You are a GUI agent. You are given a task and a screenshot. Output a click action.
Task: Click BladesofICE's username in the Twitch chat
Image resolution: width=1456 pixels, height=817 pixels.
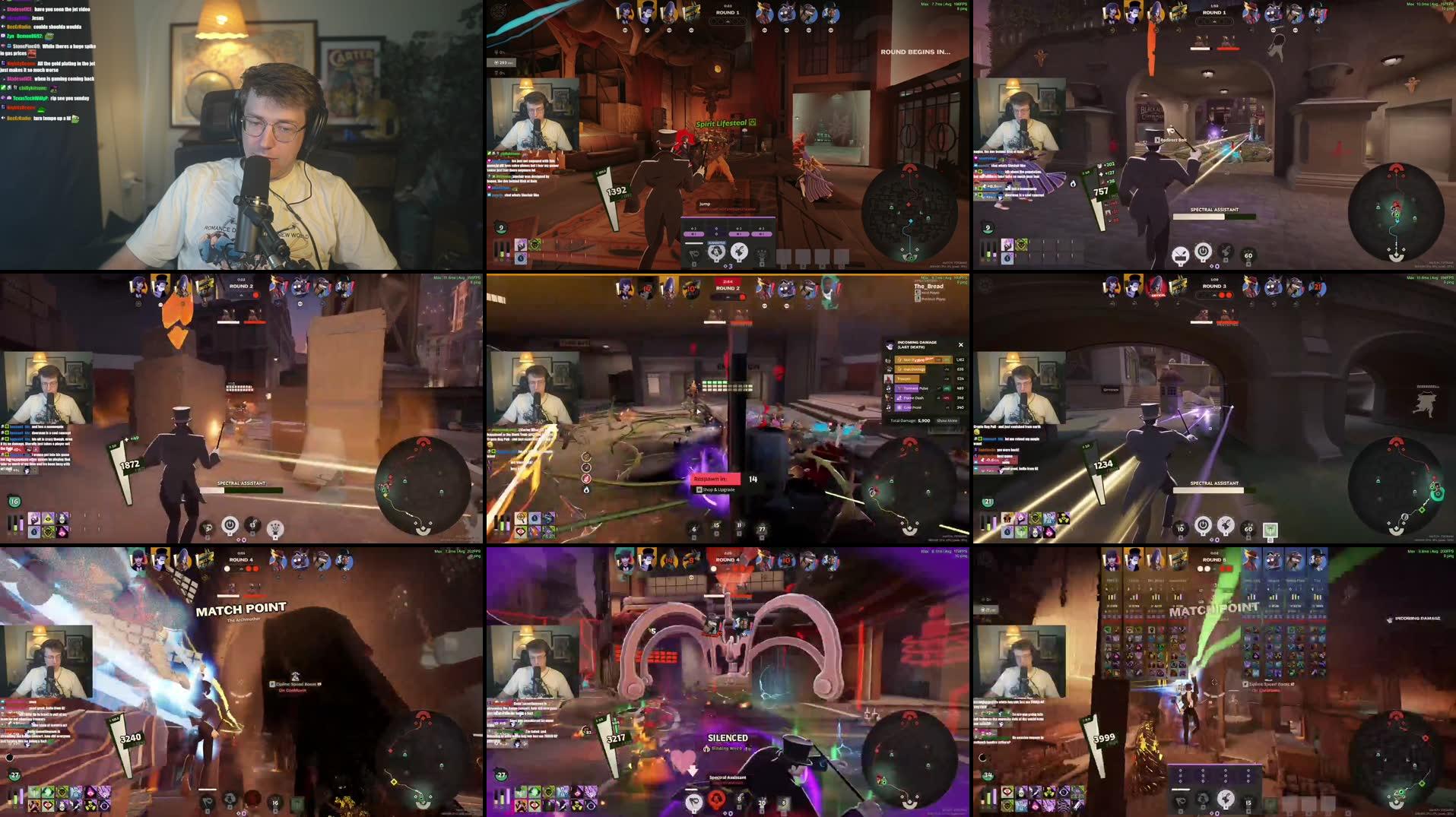(19, 9)
